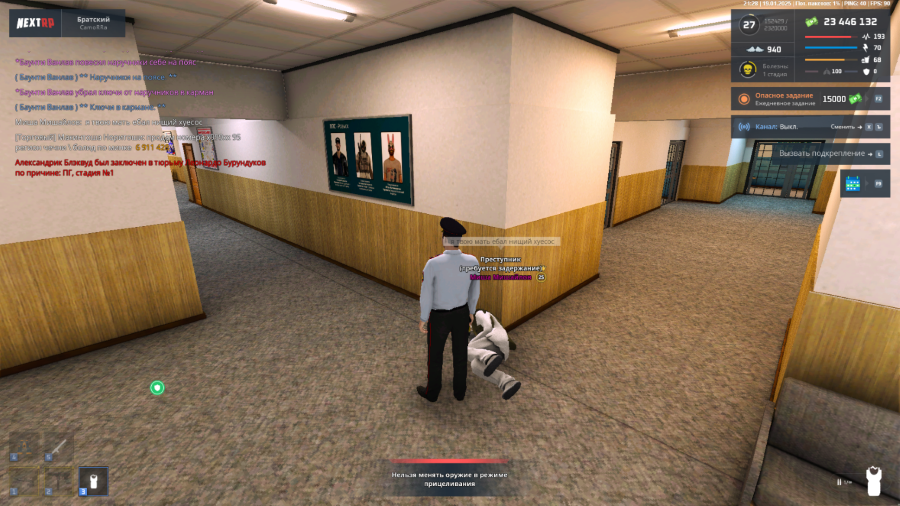Open the blue calendar icon
The image size is (900, 506).
point(852,184)
